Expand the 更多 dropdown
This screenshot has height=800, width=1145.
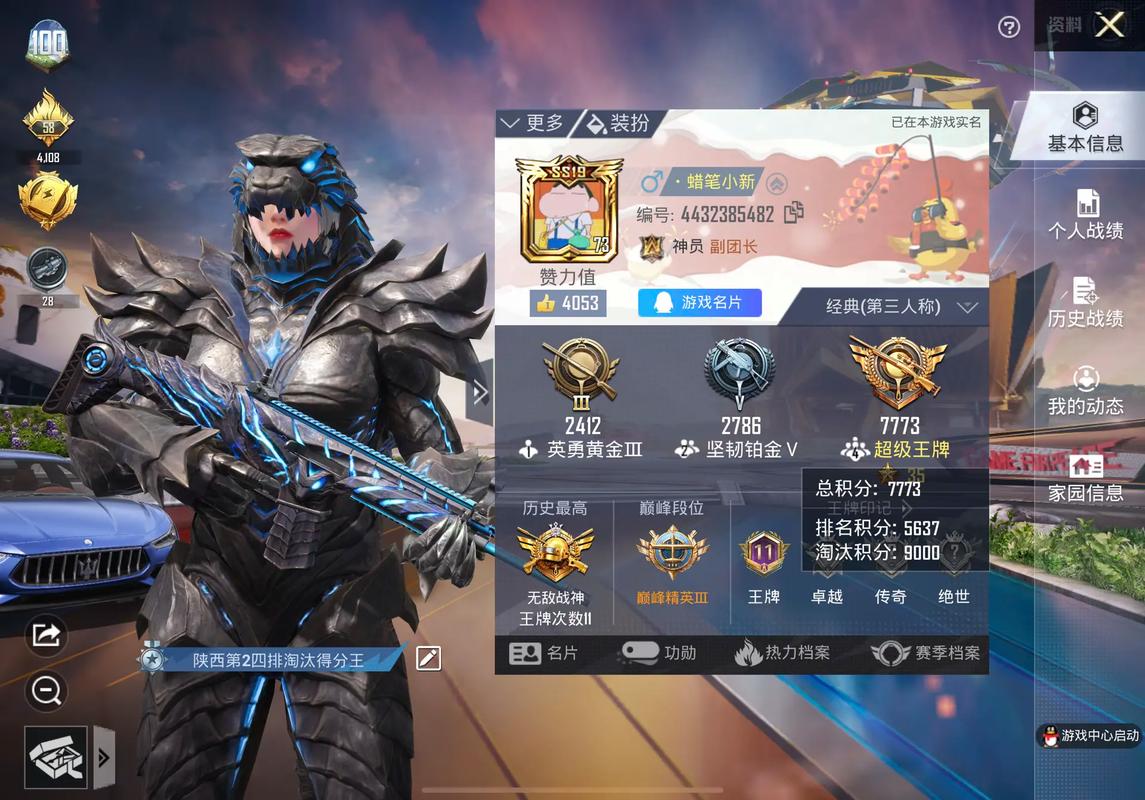pos(533,123)
